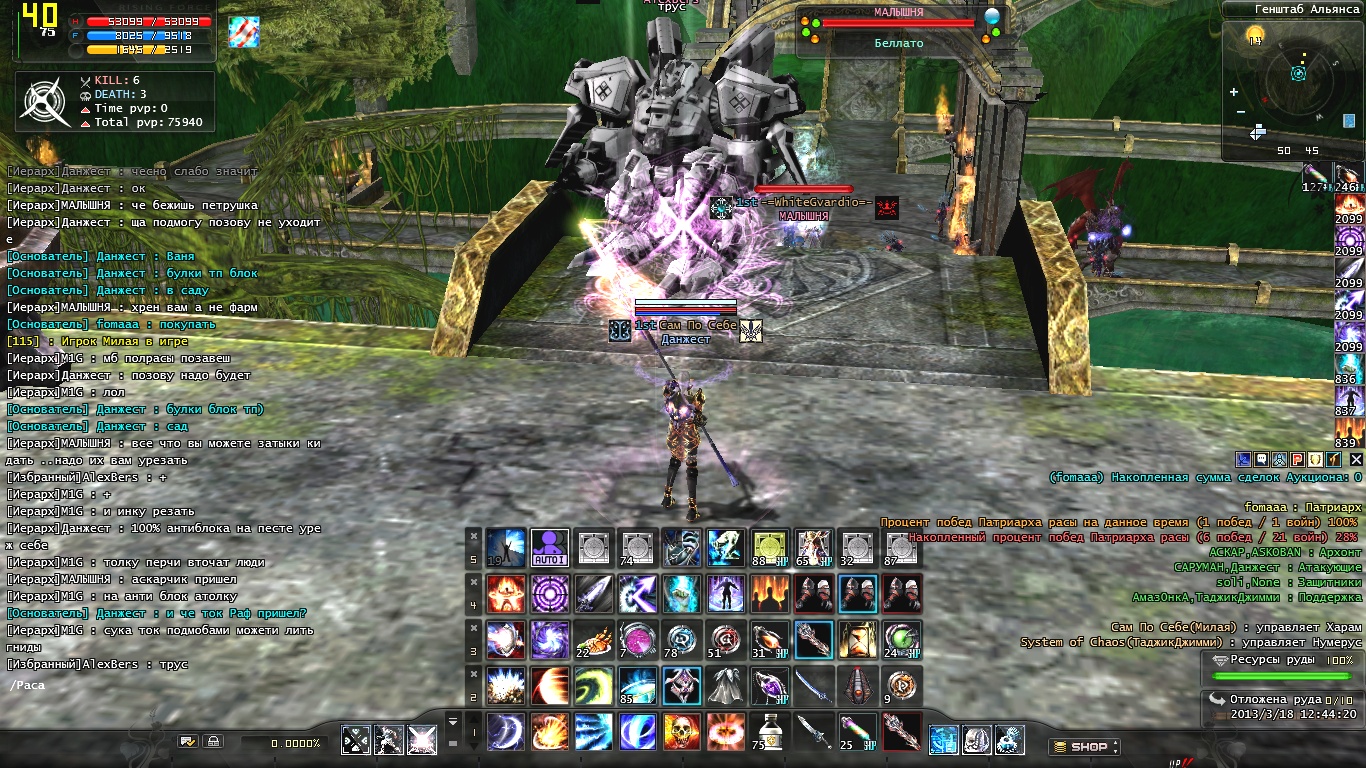The height and width of the screenshot is (768, 1366).
Task: Open the SHOP button
Action: tap(1083, 746)
